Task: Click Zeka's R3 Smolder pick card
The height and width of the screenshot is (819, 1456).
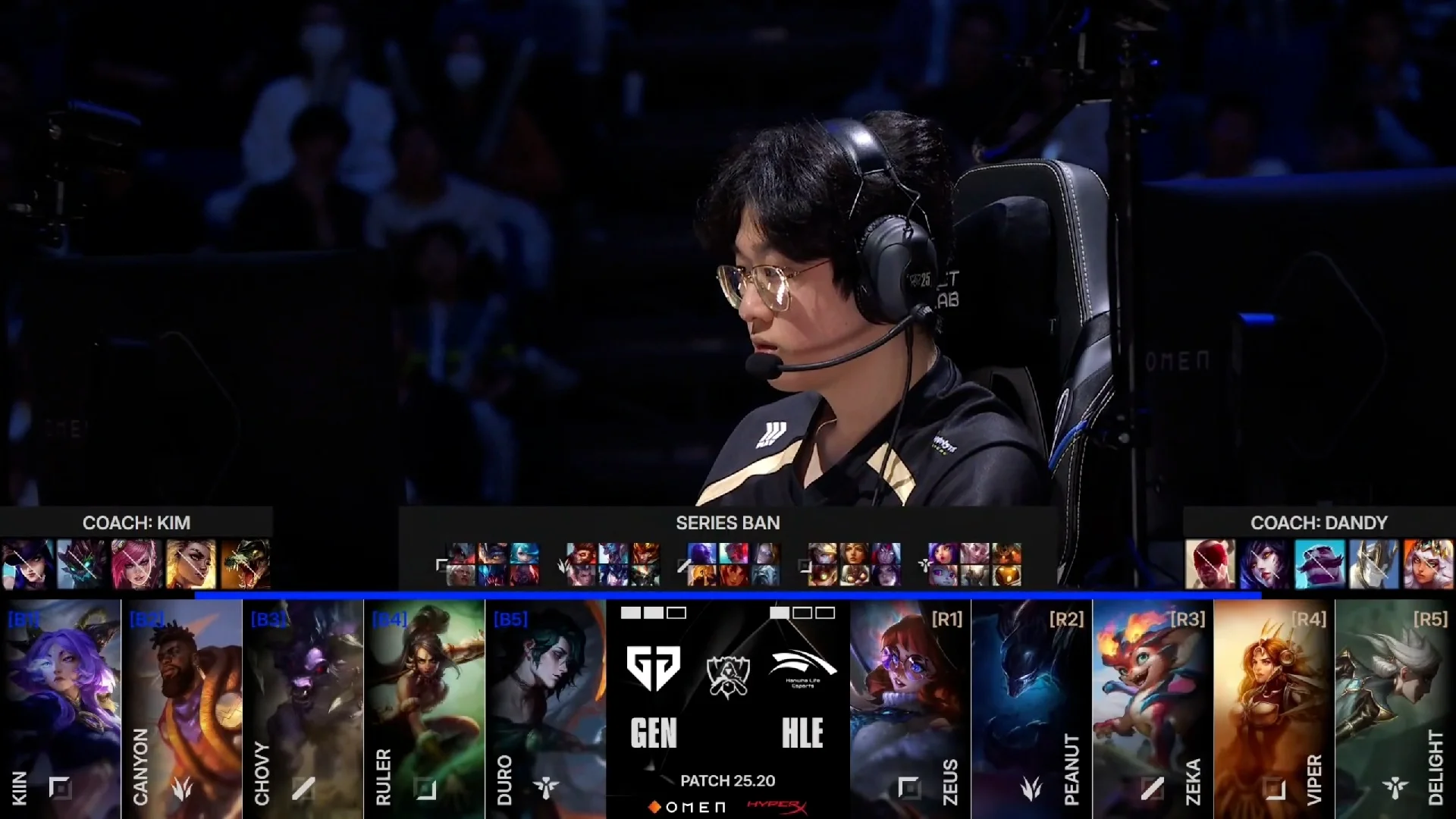Action: point(1153,709)
